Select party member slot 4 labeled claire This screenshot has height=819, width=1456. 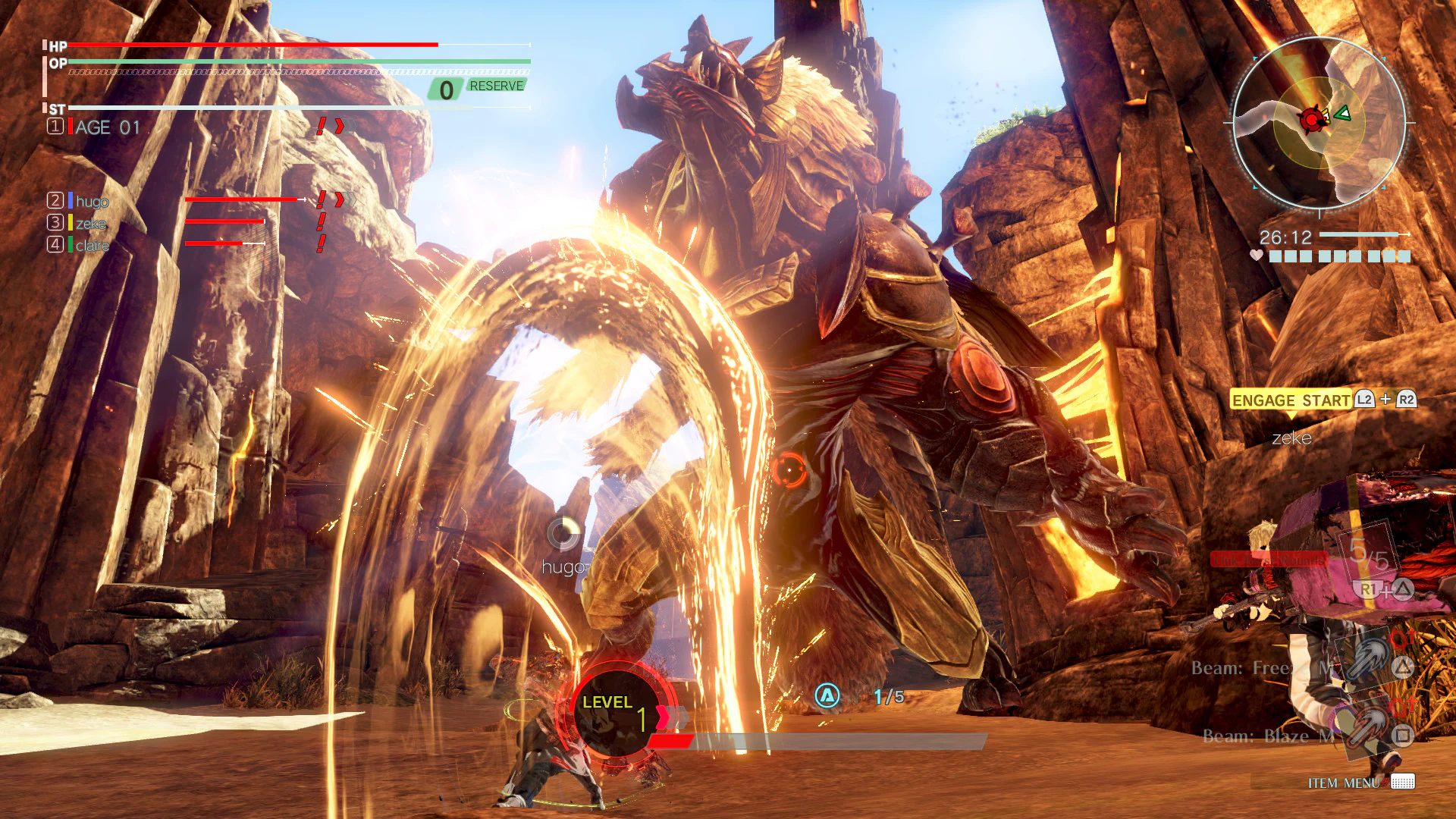tap(91, 246)
